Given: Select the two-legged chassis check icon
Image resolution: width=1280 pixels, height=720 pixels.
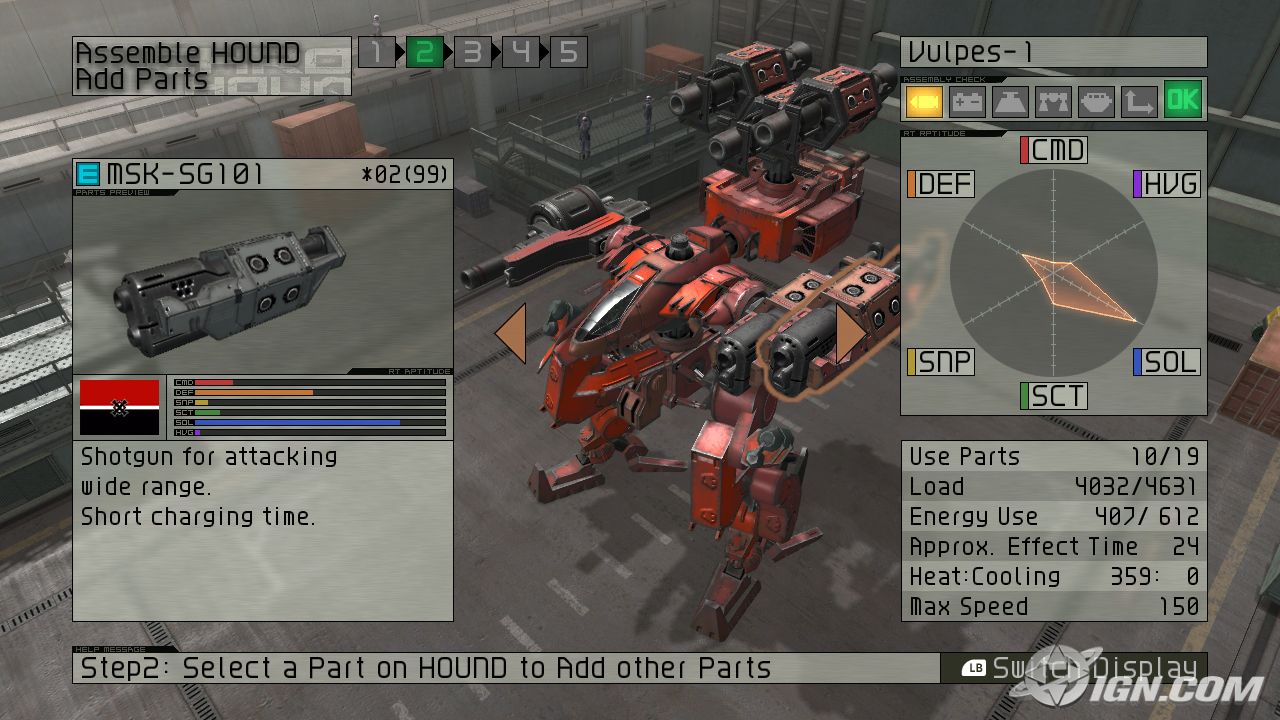Looking at the screenshot, I should pos(1053,101).
